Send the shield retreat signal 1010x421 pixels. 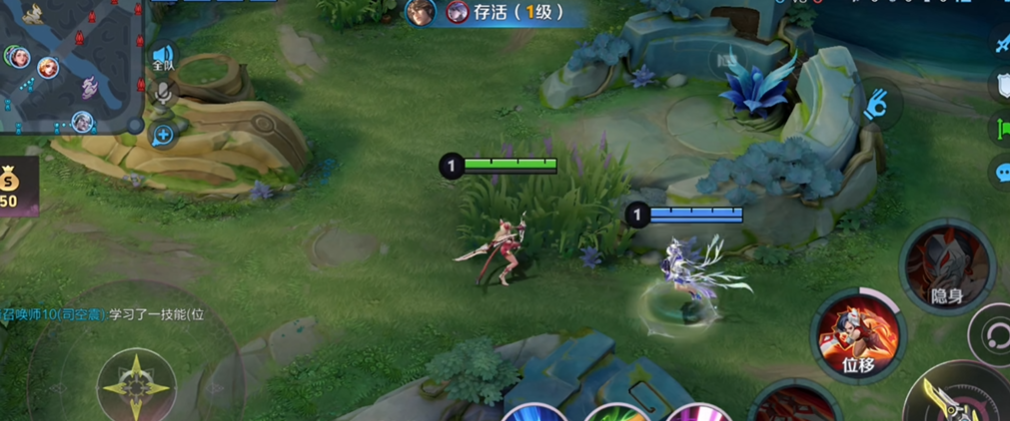pyautogui.click(x=1000, y=86)
